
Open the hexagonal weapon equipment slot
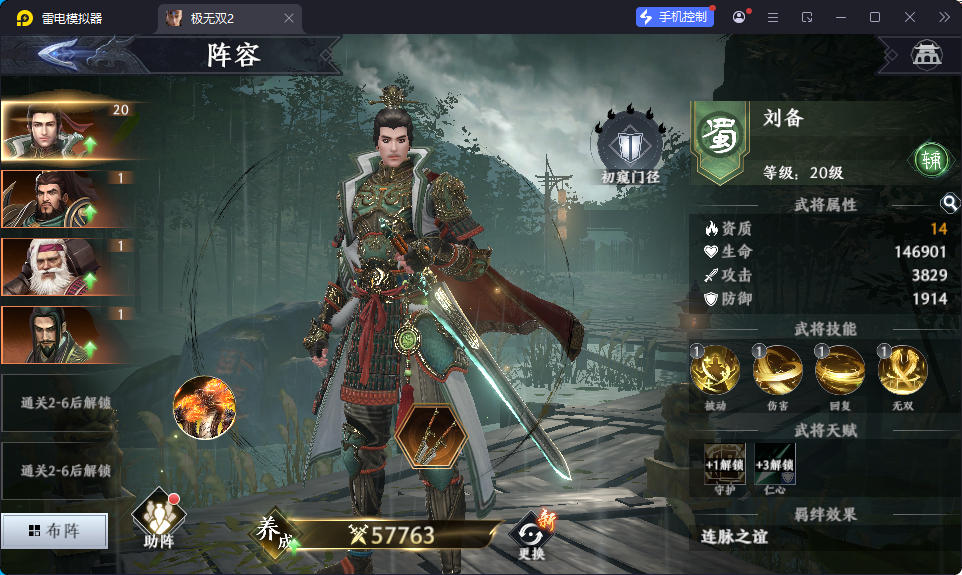click(x=431, y=436)
